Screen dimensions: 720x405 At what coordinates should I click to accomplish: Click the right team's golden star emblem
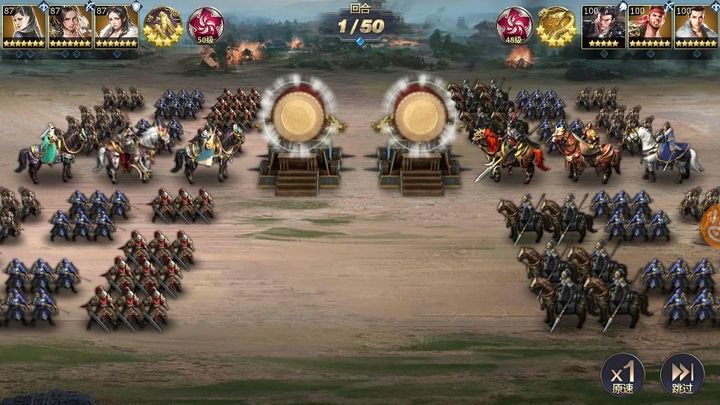556,26
